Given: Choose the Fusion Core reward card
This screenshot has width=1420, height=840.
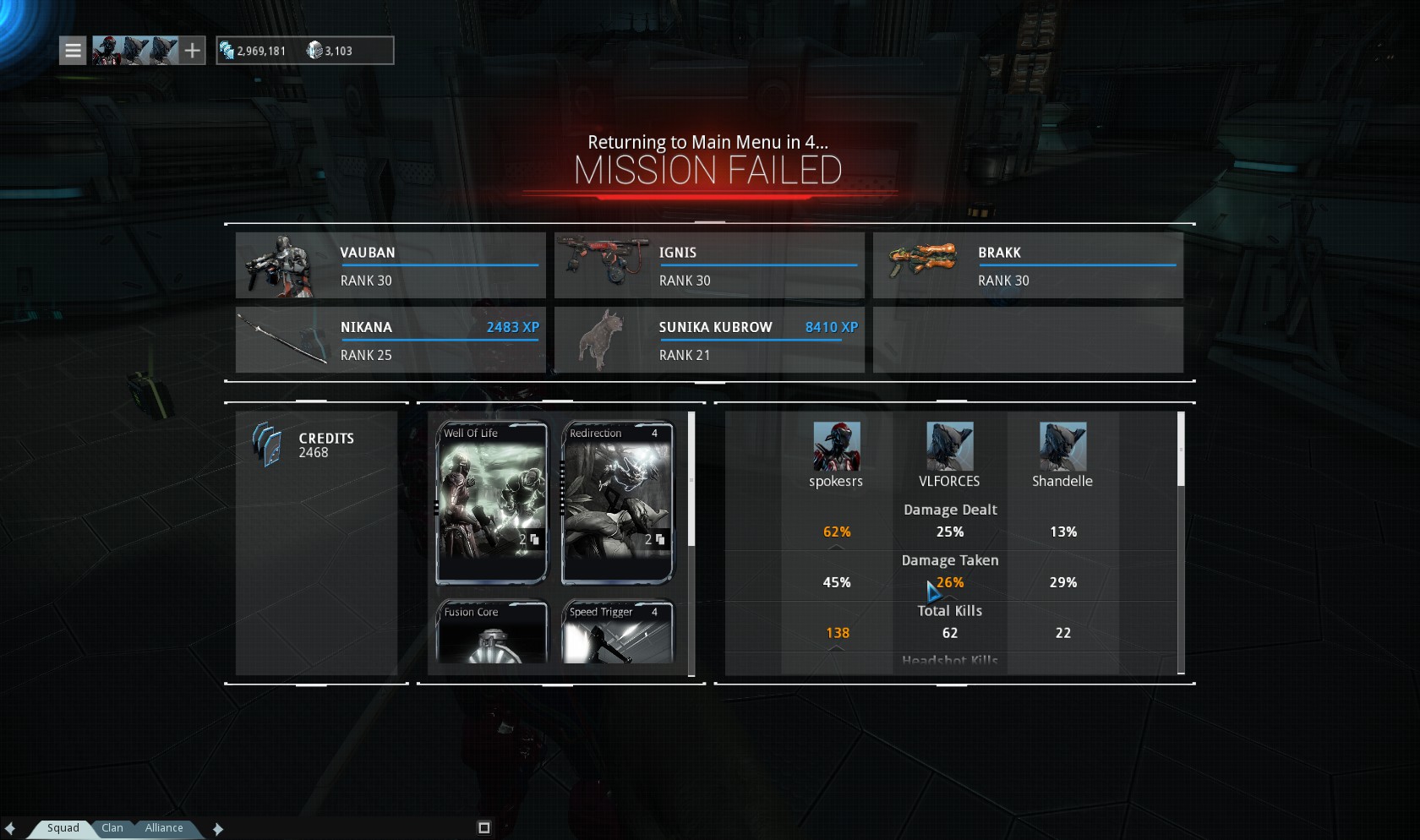Looking at the screenshot, I should pos(491,631).
